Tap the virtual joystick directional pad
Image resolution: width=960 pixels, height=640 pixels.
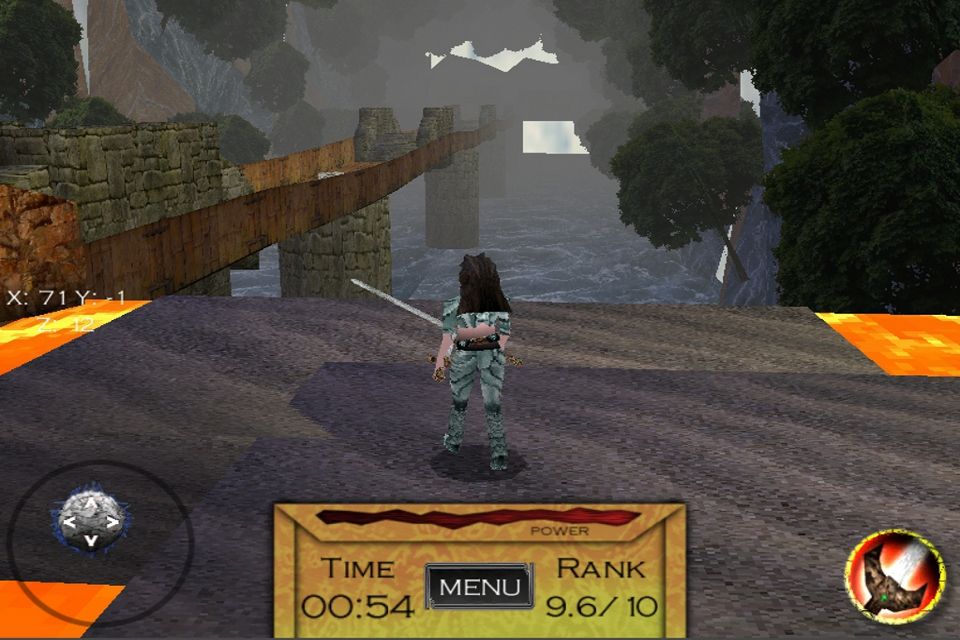[x=90, y=521]
